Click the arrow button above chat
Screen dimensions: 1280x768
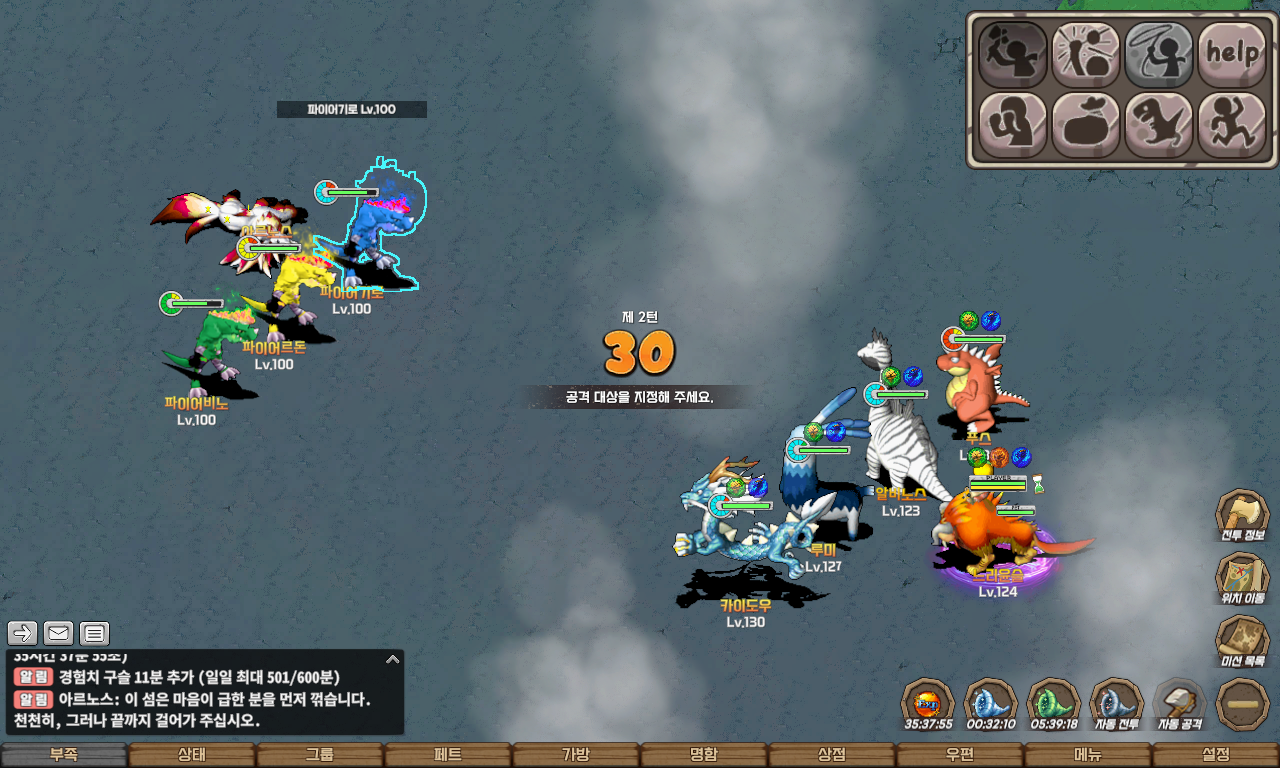23,633
